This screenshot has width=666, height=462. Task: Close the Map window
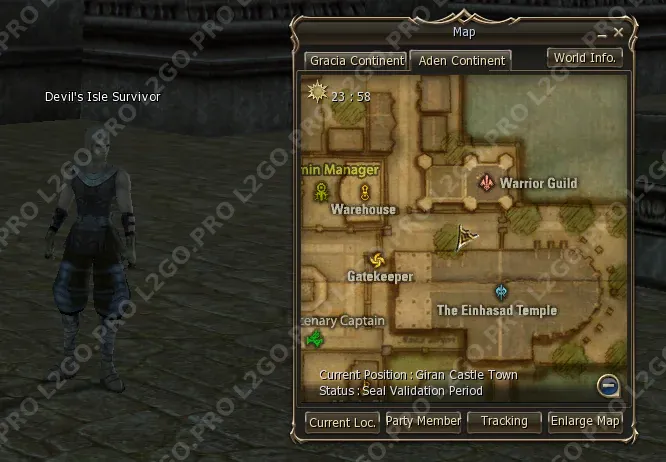(x=619, y=33)
